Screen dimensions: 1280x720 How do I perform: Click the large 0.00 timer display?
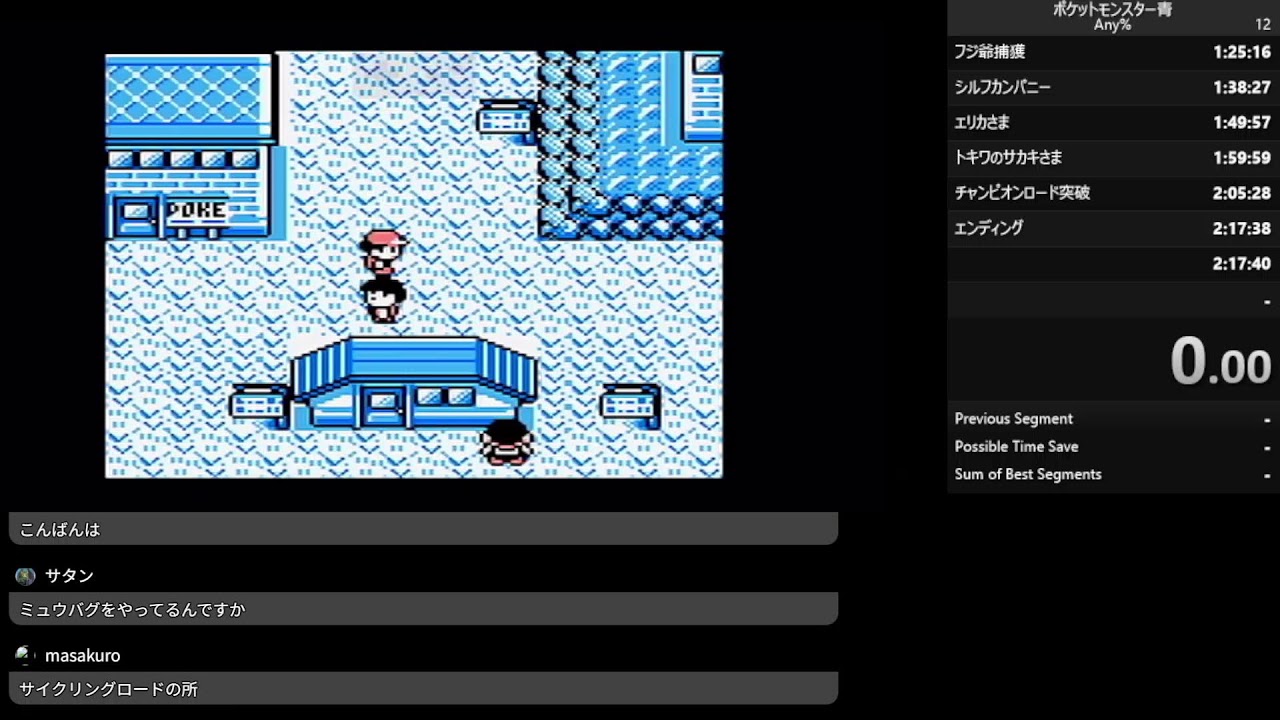[x=1219, y=360]
